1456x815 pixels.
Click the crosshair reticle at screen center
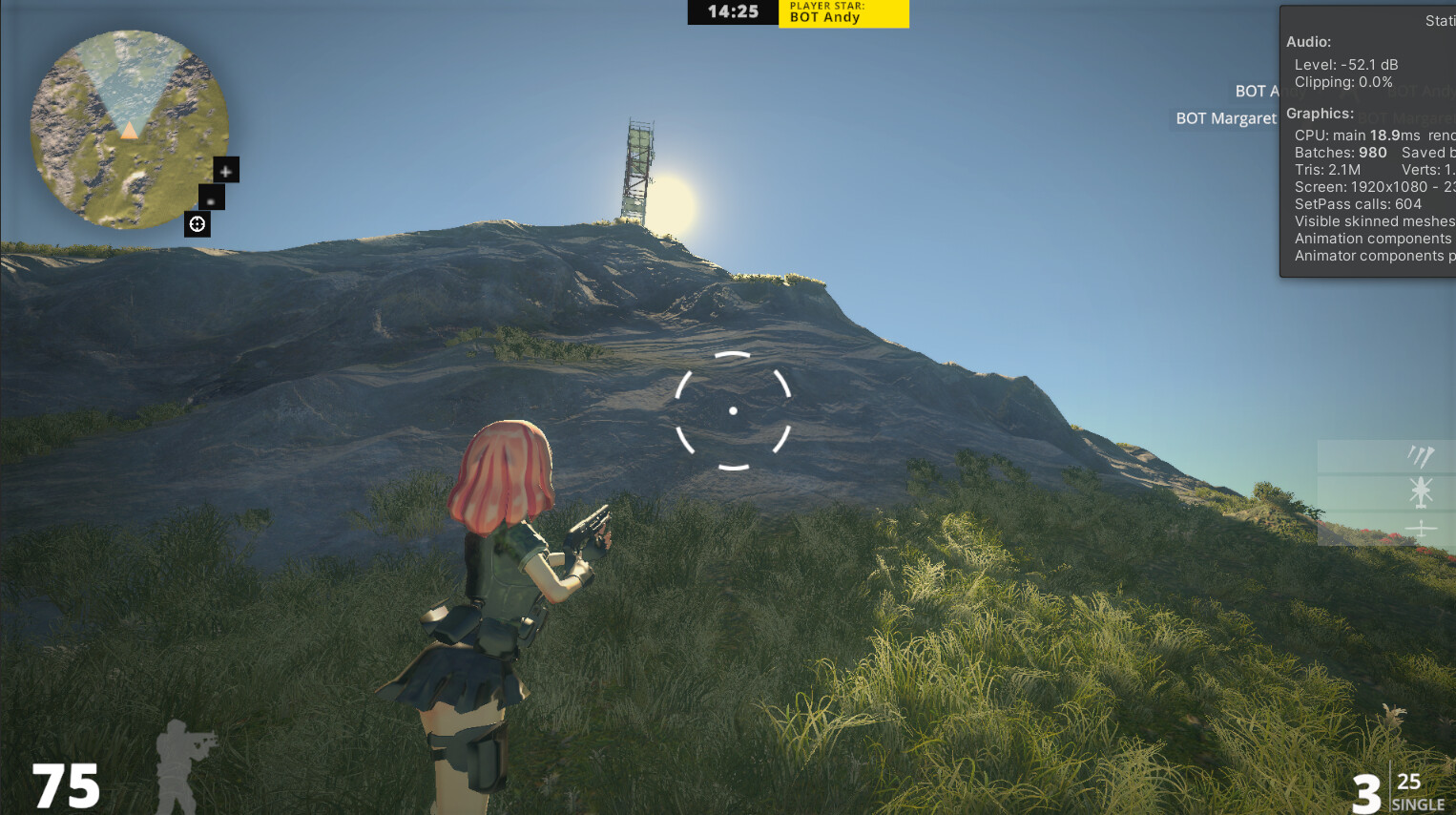[733, 410]
